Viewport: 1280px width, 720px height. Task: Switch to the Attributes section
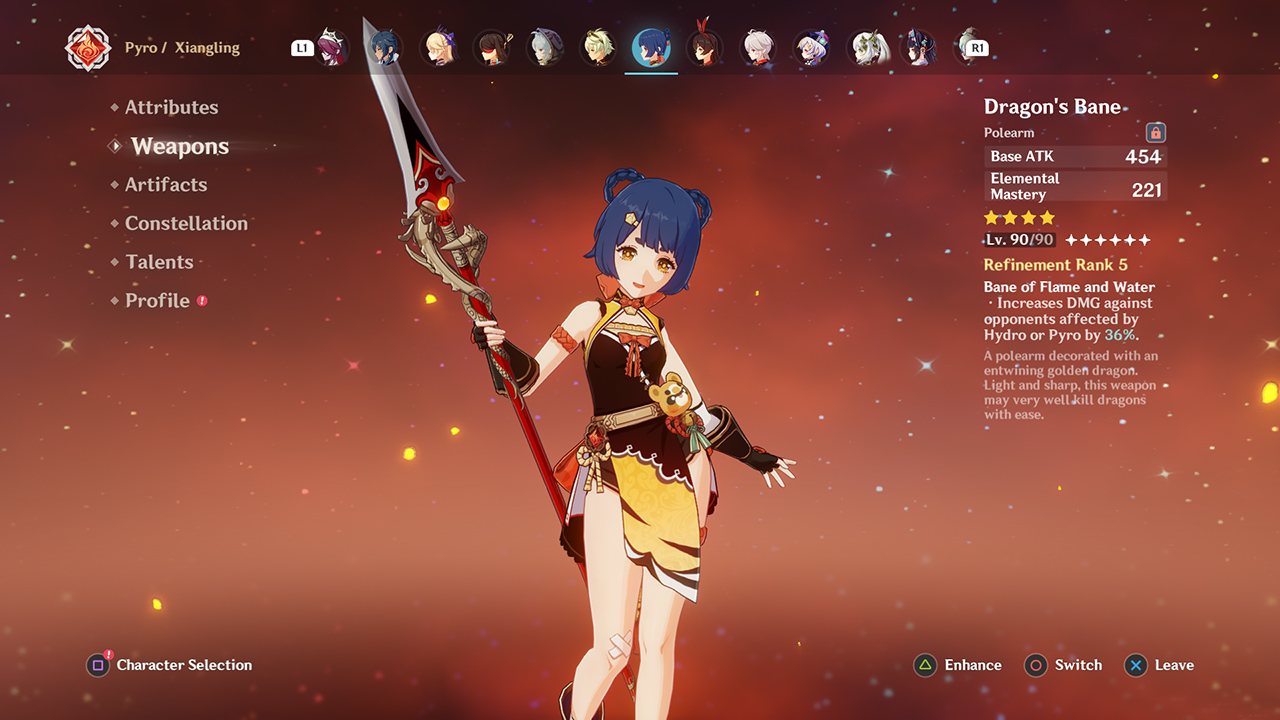[x=172, y=107]
